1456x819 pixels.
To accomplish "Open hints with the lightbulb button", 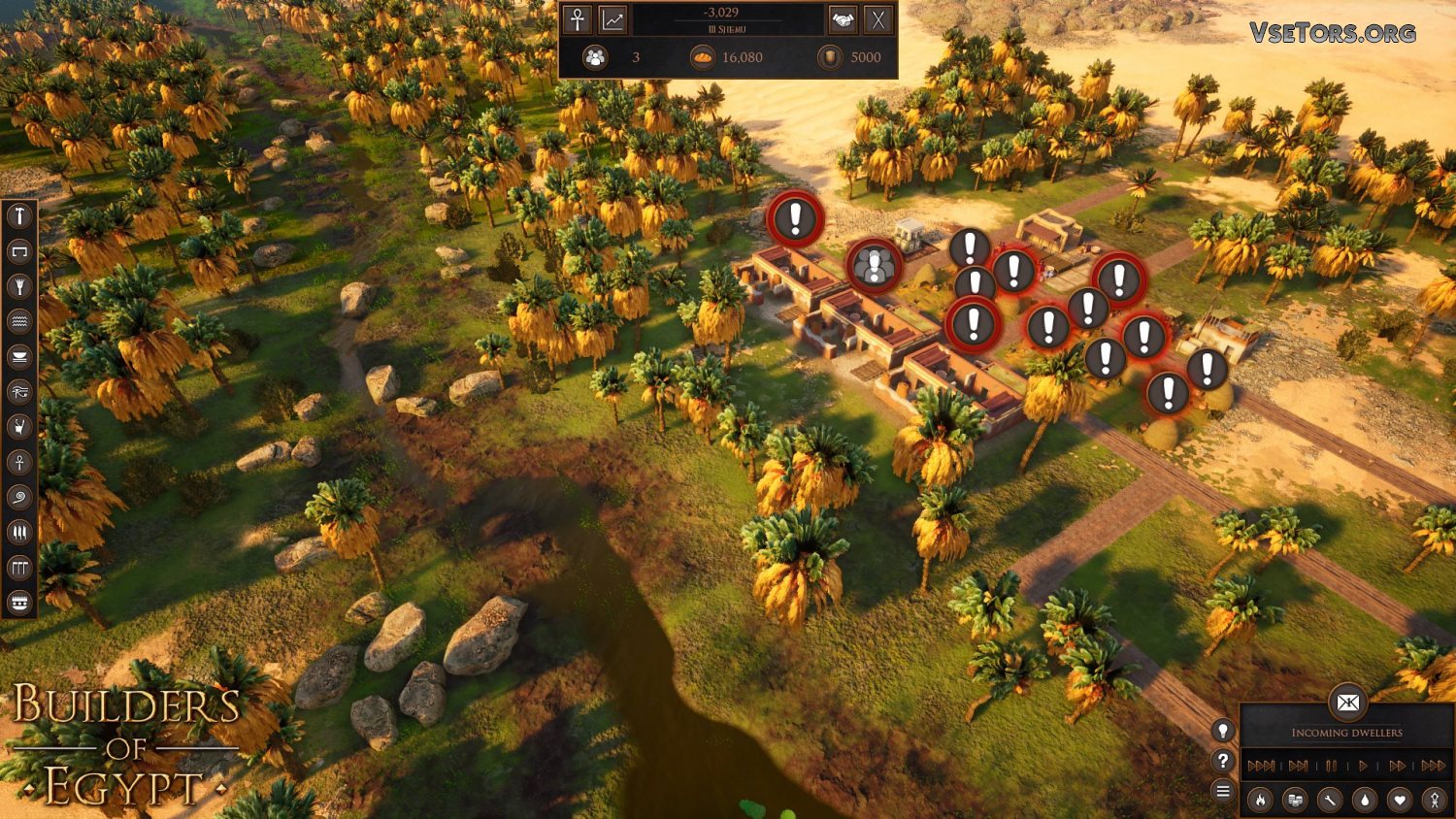I will click(1223, 731).
